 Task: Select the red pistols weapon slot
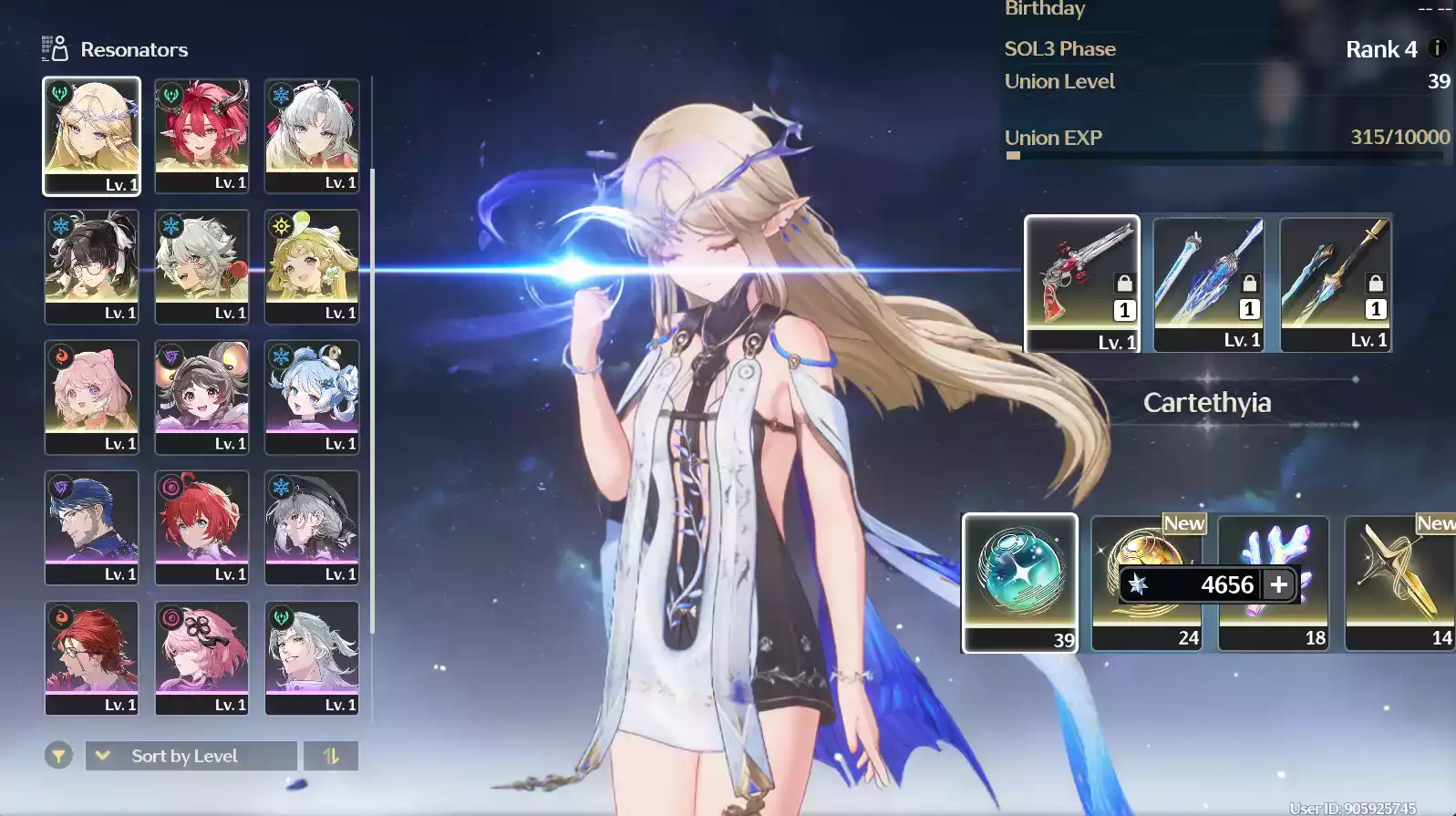coord(1081,283)
